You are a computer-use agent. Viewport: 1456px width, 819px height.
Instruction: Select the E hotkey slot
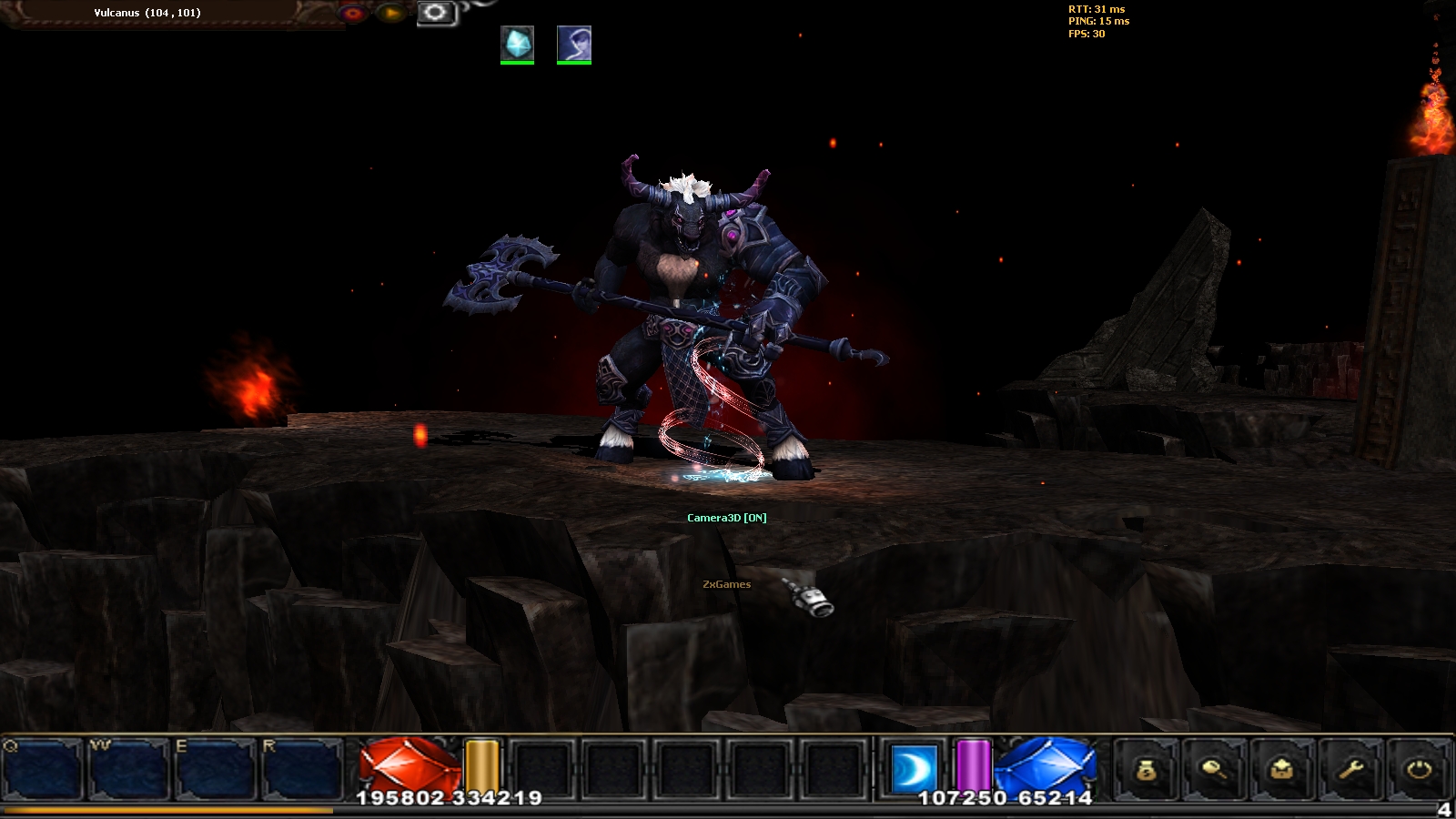(215, 770)
